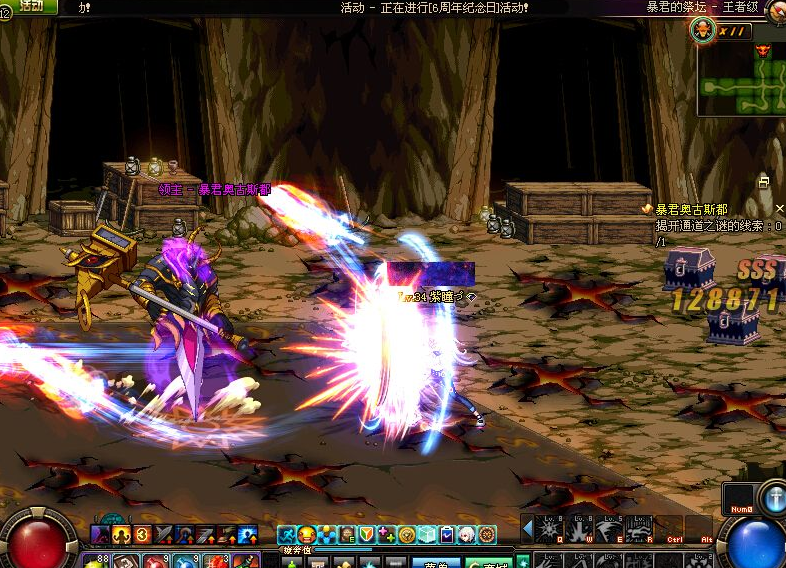Click the sword orb button near Num0

pyautogui.click(x=773, y=497)
